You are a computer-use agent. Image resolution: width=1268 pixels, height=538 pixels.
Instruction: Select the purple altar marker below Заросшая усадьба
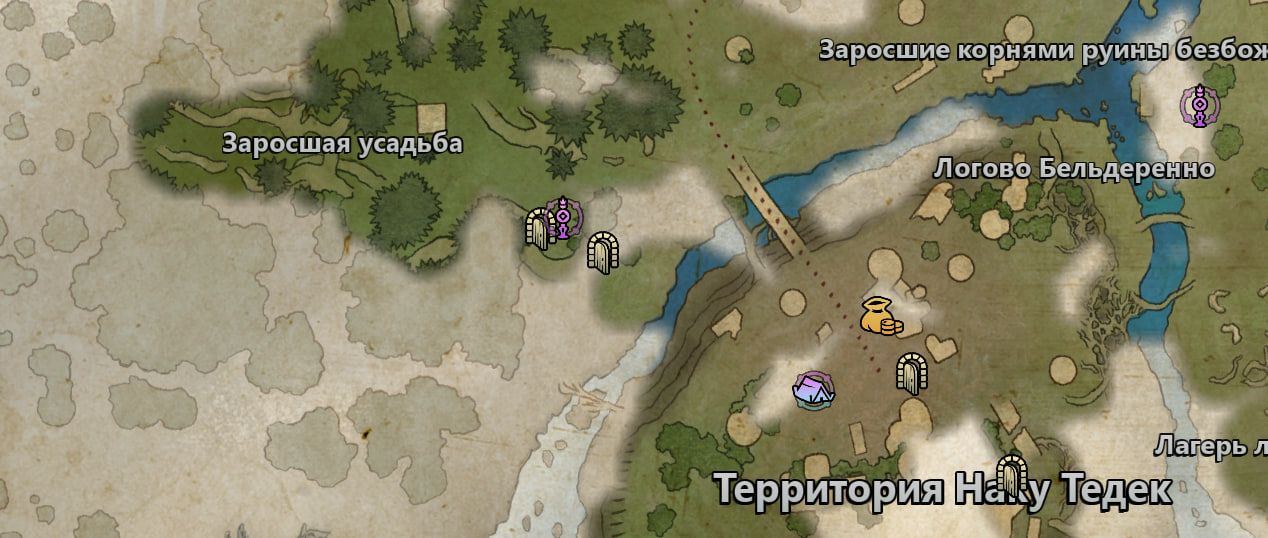point(564,216)
